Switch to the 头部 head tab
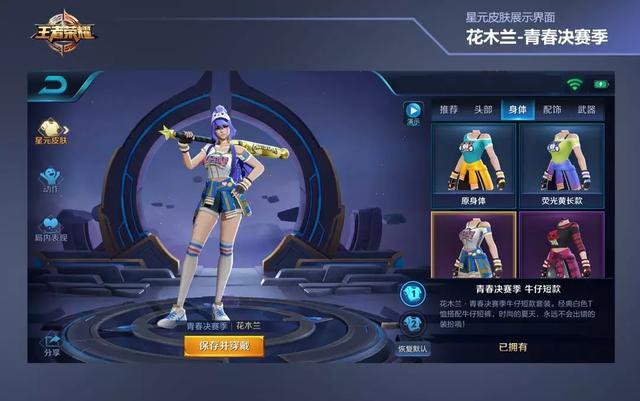This screenshot has width=640, height=401. (483, 109)
